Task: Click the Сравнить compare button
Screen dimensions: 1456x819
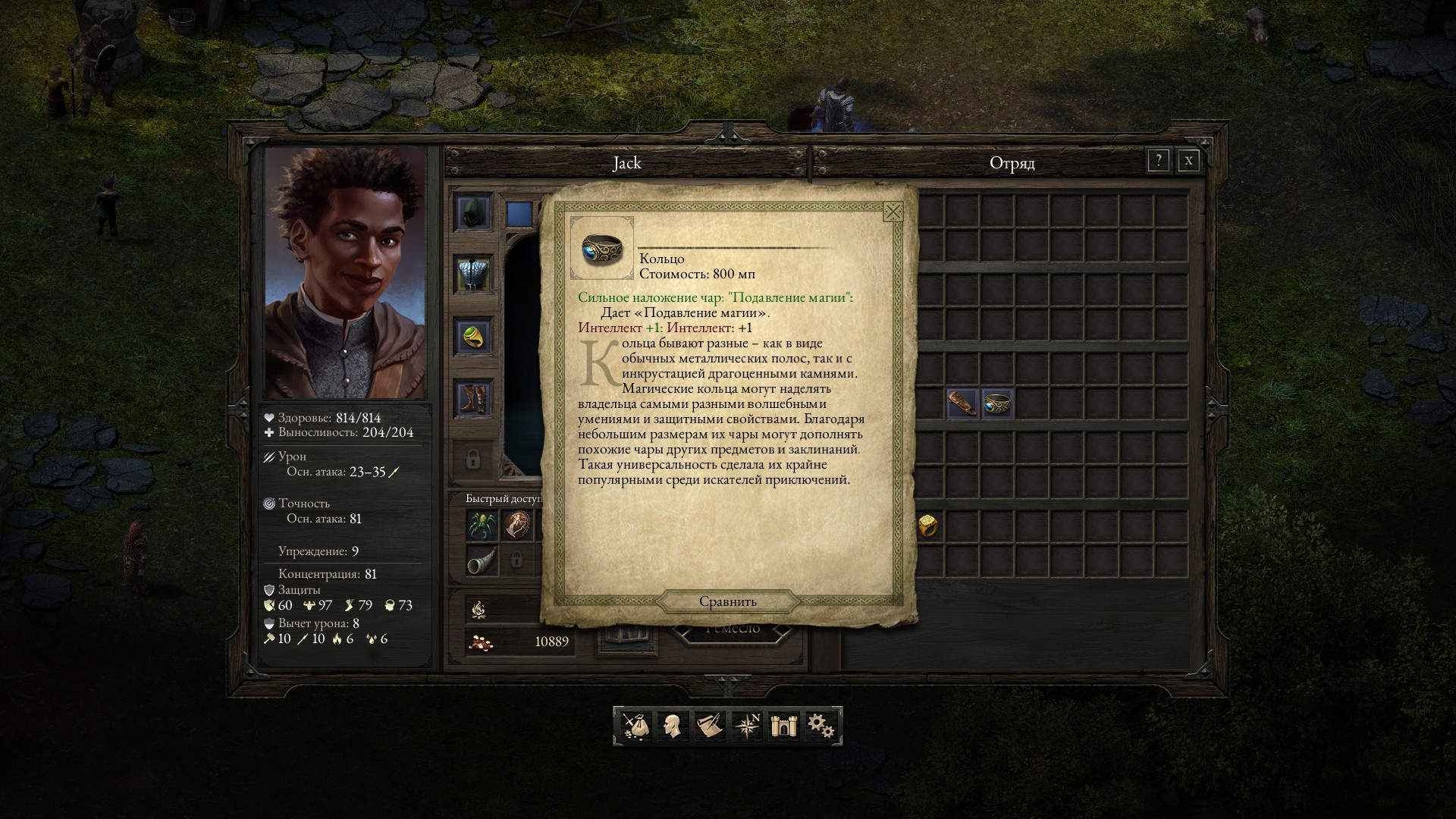Action: [728, 601]
